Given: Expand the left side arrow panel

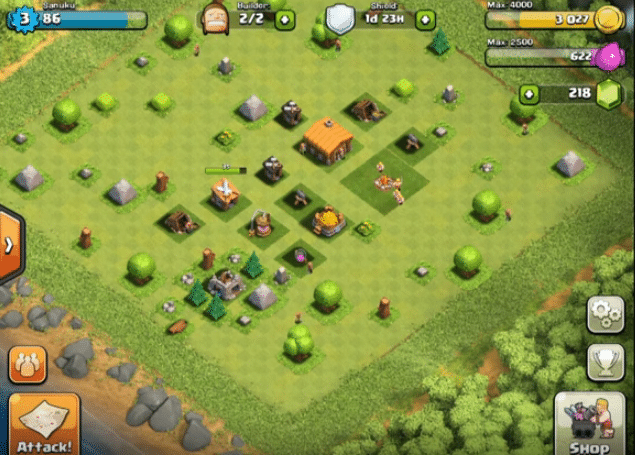Looking at the screenshot, I should click(x=9, y=243).
